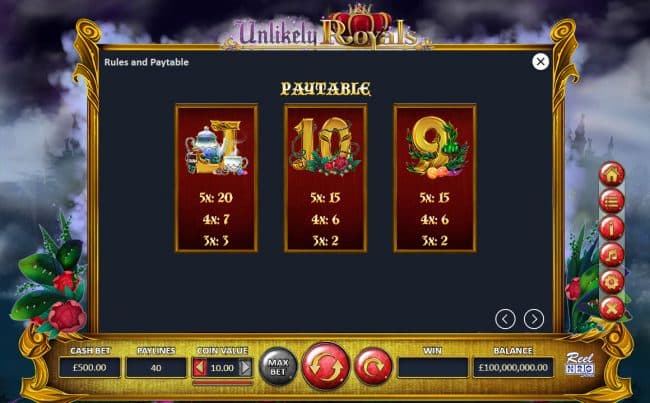Start autoplay with the small red arrow button
Viewport: 650px width, 403px height.
tap(372, 366)
